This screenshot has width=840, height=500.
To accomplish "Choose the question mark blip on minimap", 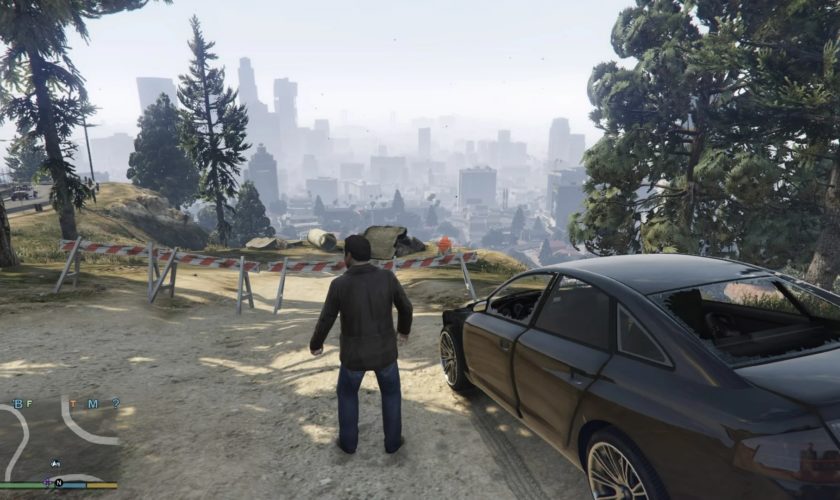I will pyautogui.click(x=116, y=404).
